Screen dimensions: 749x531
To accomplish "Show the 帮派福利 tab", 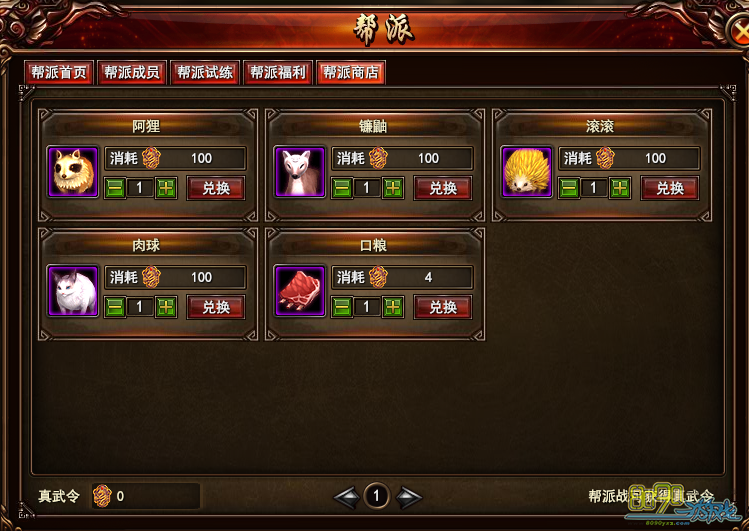I will 277,73.
